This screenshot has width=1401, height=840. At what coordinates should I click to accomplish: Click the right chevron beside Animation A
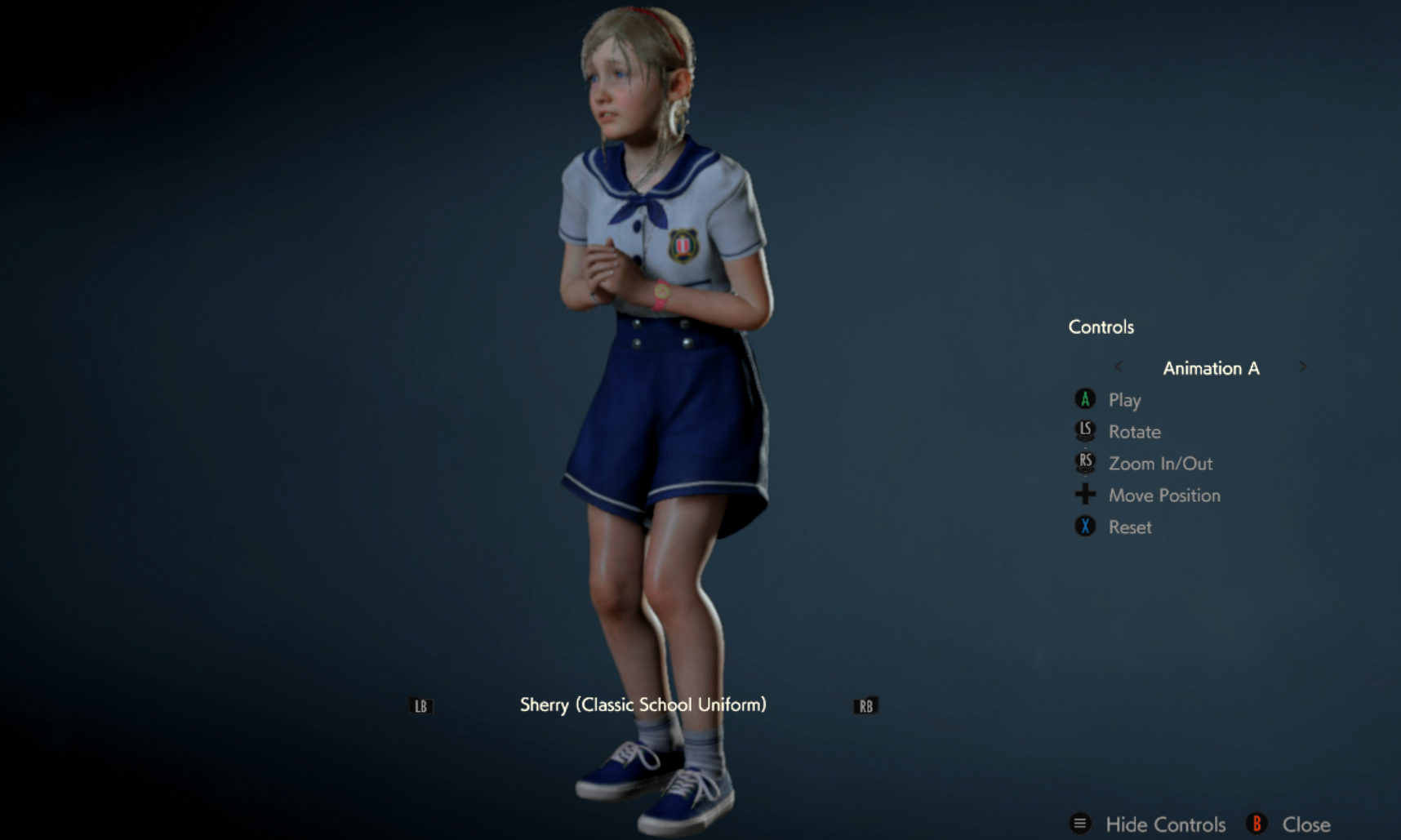pyautogui.click(x=1304, y=367)
